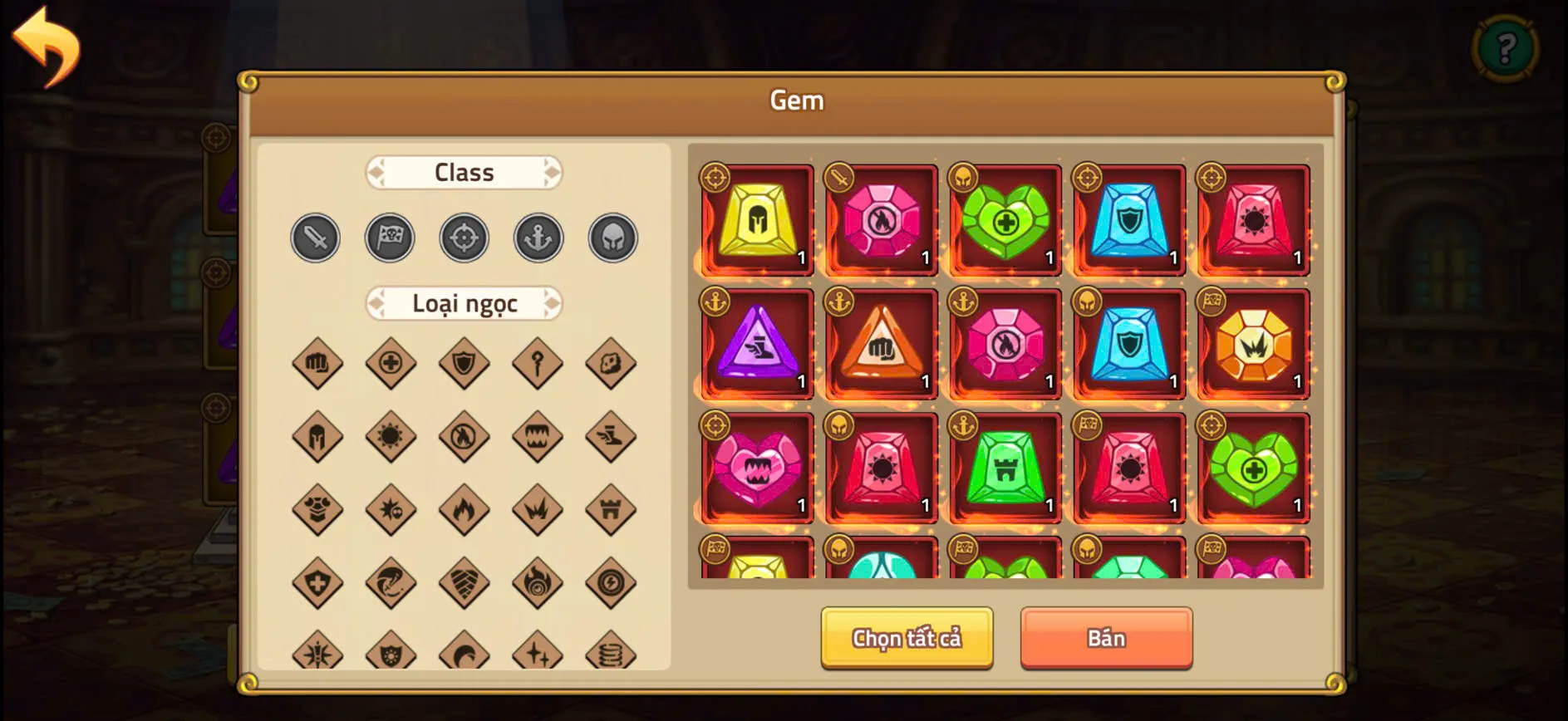The image size is (1568, 721).
Task: Click the Loại ngọc section header
Action: tap(464, 303)
